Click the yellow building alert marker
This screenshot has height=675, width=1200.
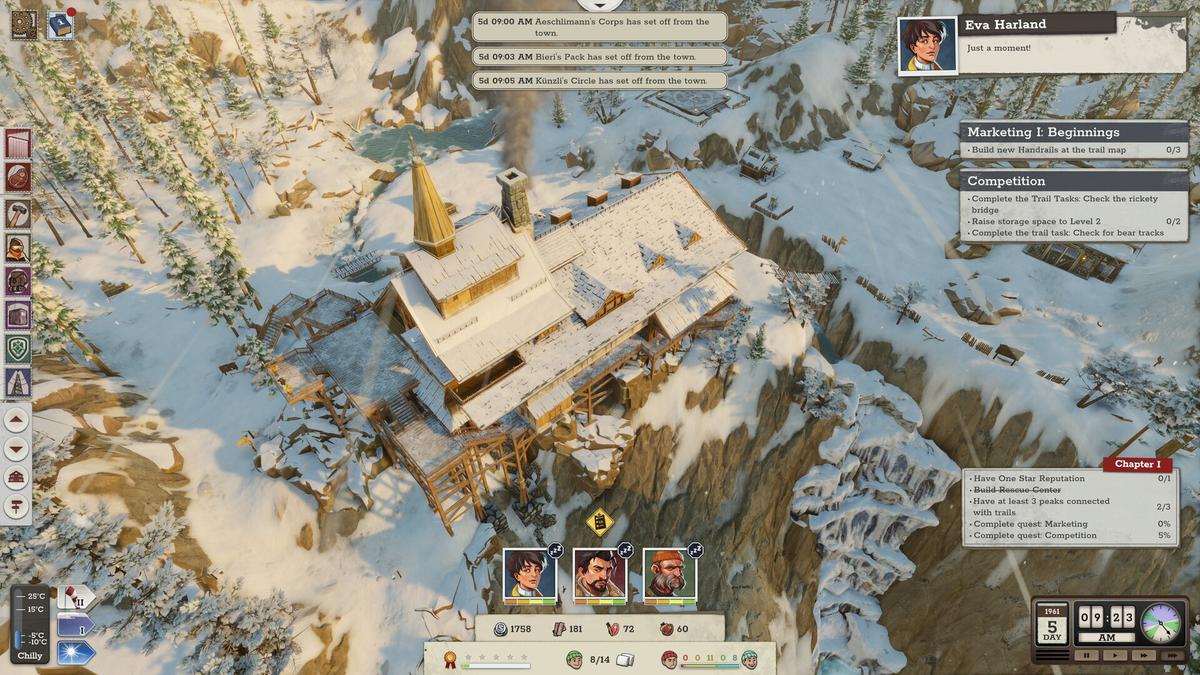(x=599, y=521)
